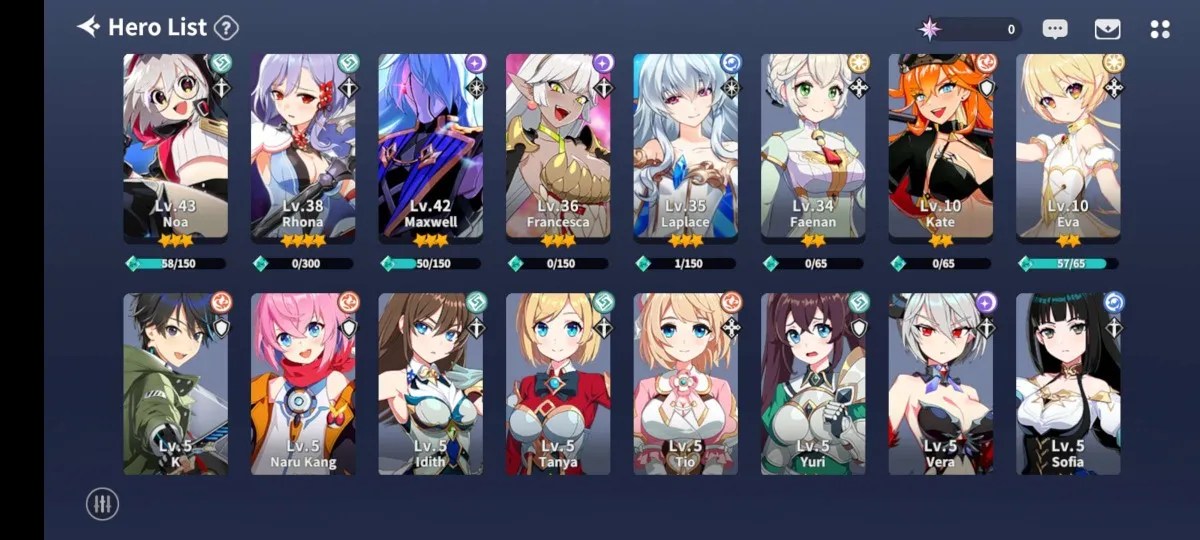Screen dimensions: 1200x540
Task: Open Francesca's hero card
Action: [x=558, y=145]
